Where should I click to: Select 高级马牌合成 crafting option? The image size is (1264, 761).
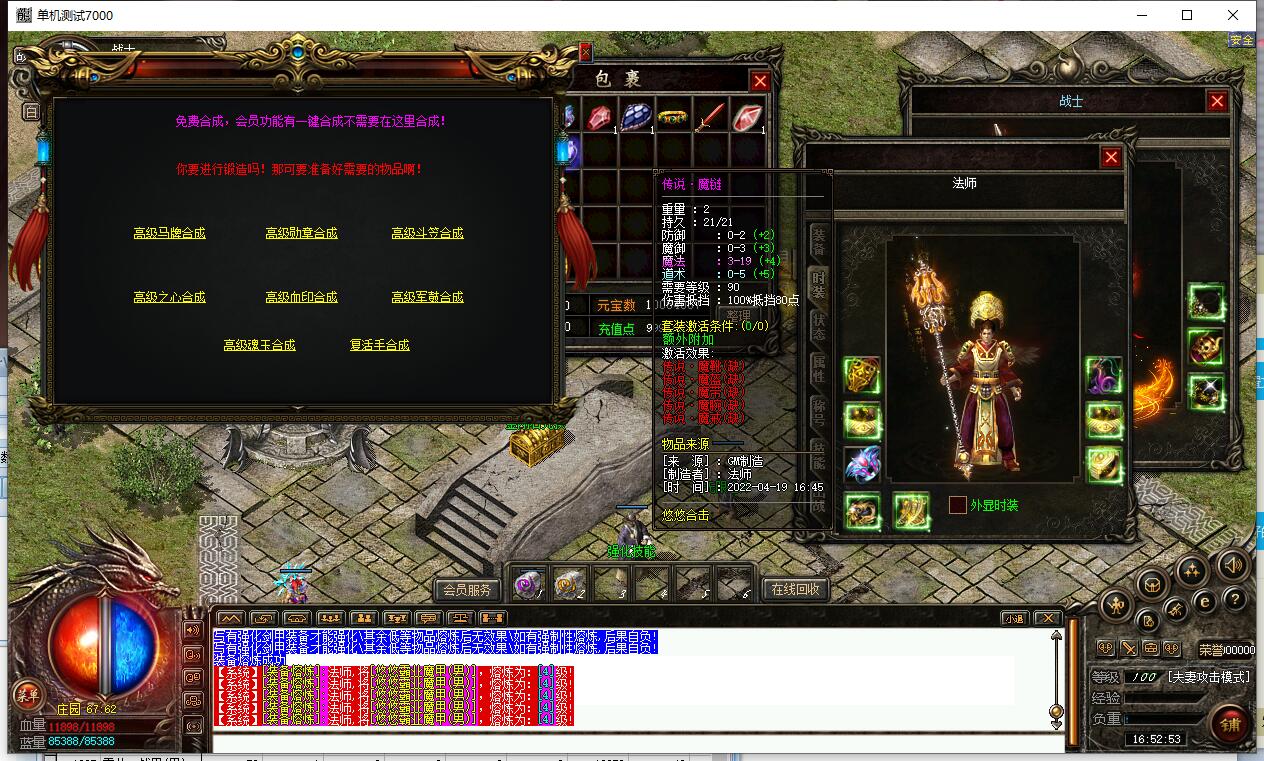pyautogui.click(x=169, y=233)
